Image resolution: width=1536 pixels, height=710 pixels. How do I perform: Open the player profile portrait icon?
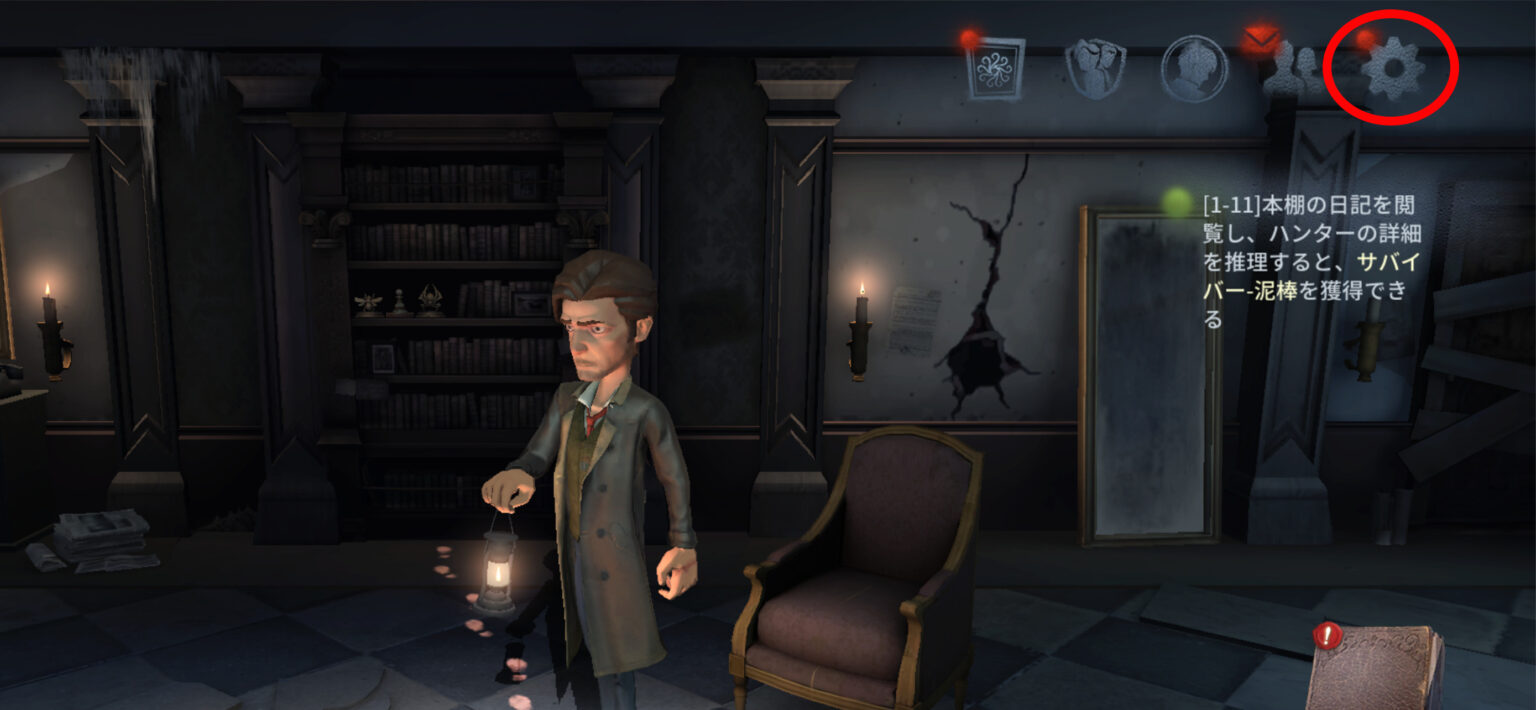pos(1194,68)
